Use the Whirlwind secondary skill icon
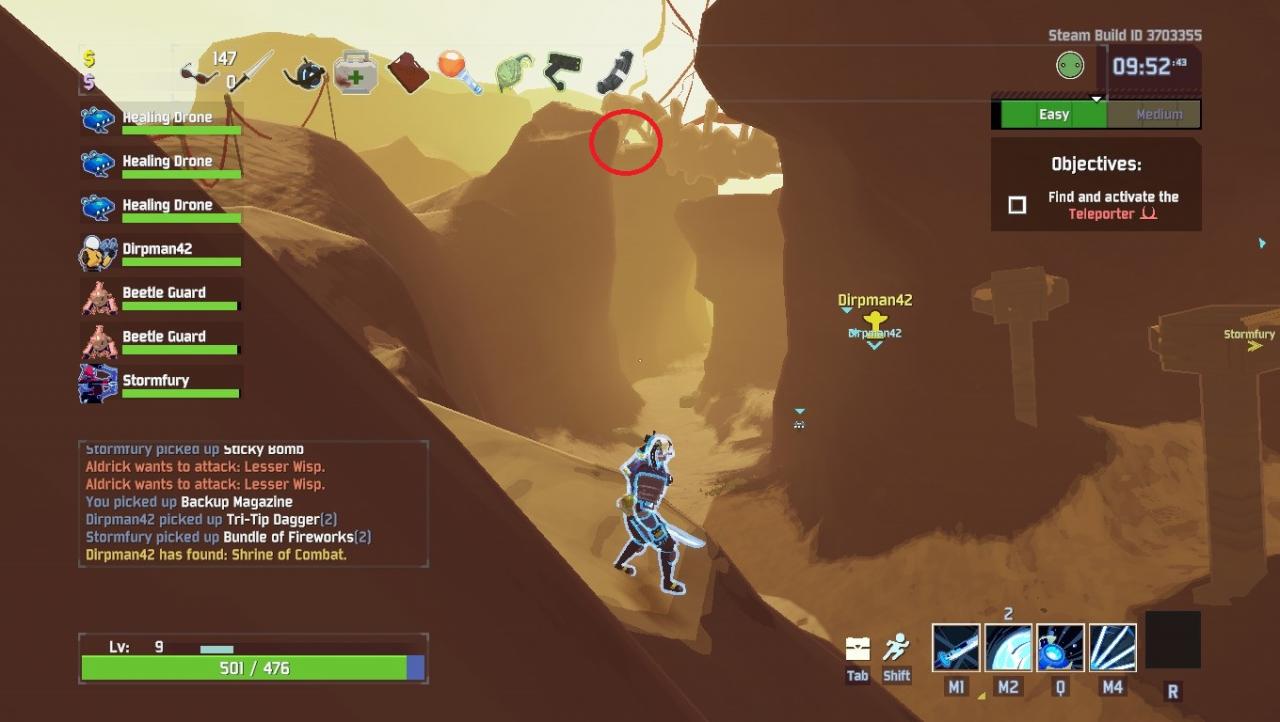This screenshot has width=1280, height=722. coord(1008,647)
